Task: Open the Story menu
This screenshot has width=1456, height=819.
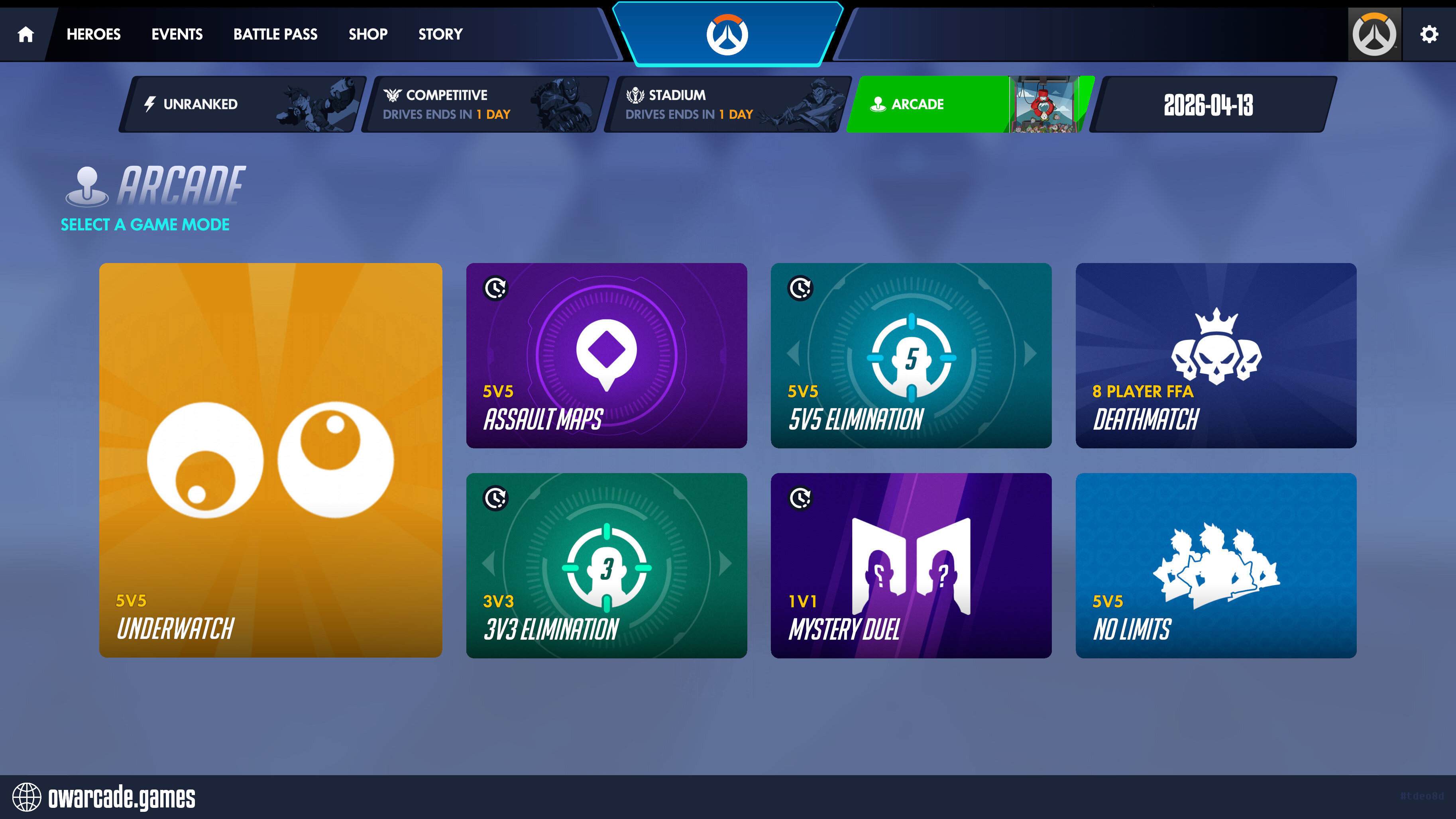Action: tap(440, 35)
